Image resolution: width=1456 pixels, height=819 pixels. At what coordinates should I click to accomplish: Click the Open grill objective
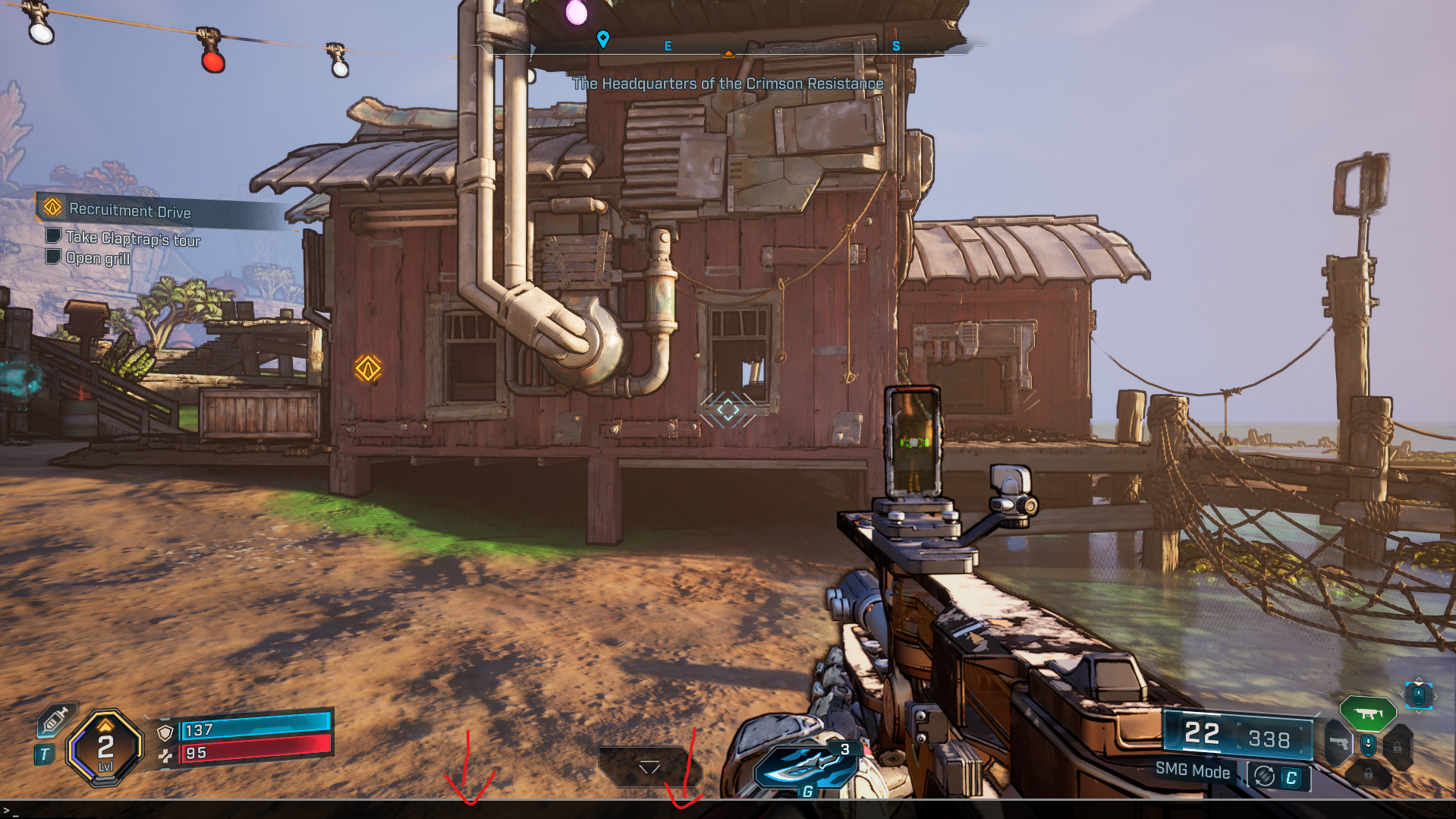[x=97, y=259]
